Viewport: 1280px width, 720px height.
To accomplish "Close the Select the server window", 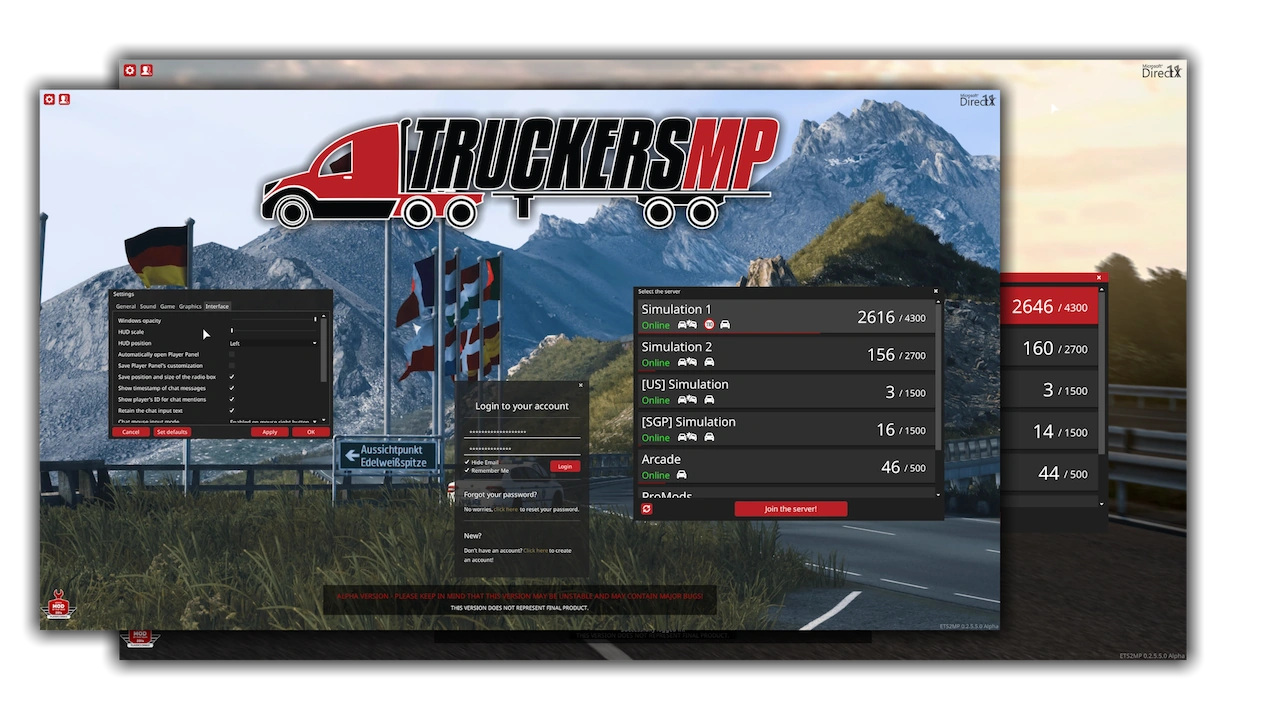I will 936,292.
